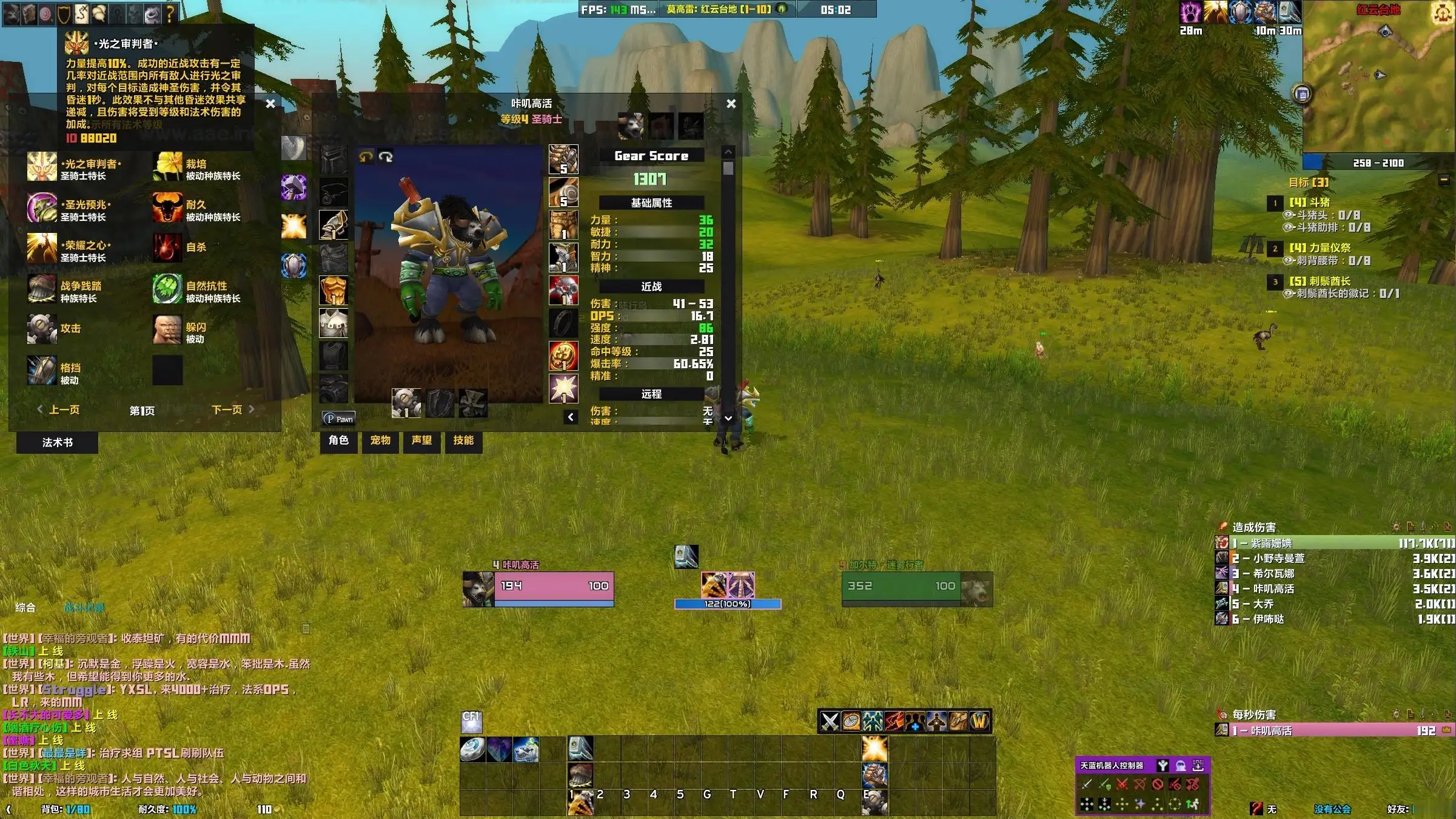
Task: Rotate character model left arrow
Action: [365, 157]
